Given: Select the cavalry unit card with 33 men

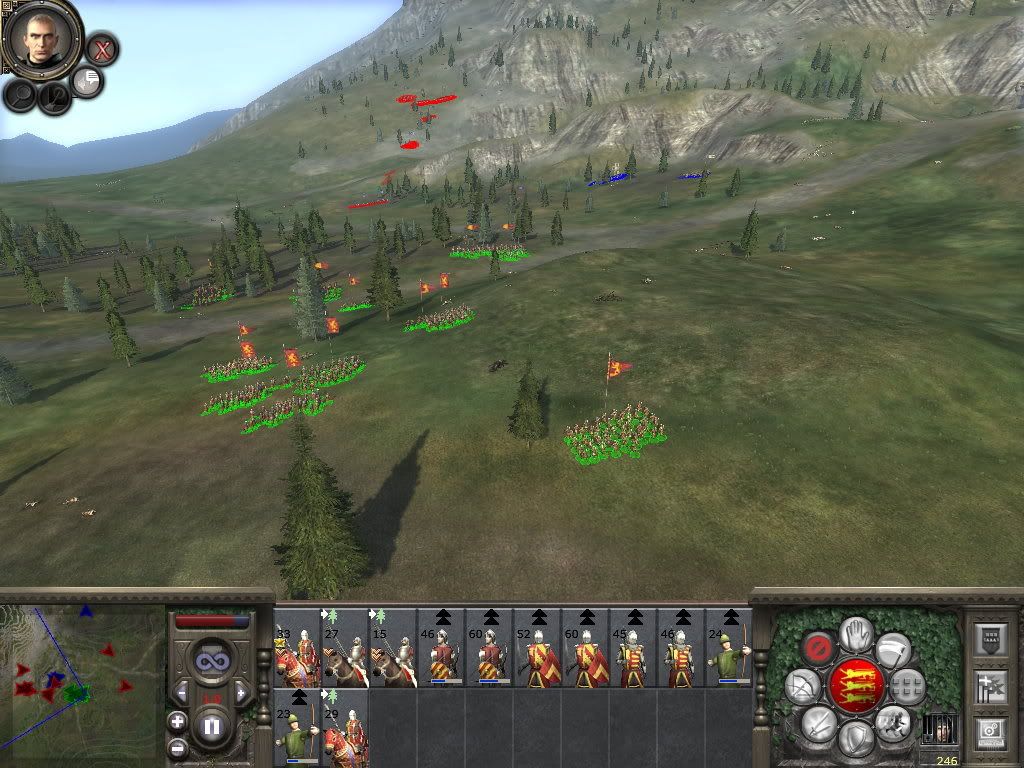Looking at the screenshot, I should click(297, 648).
